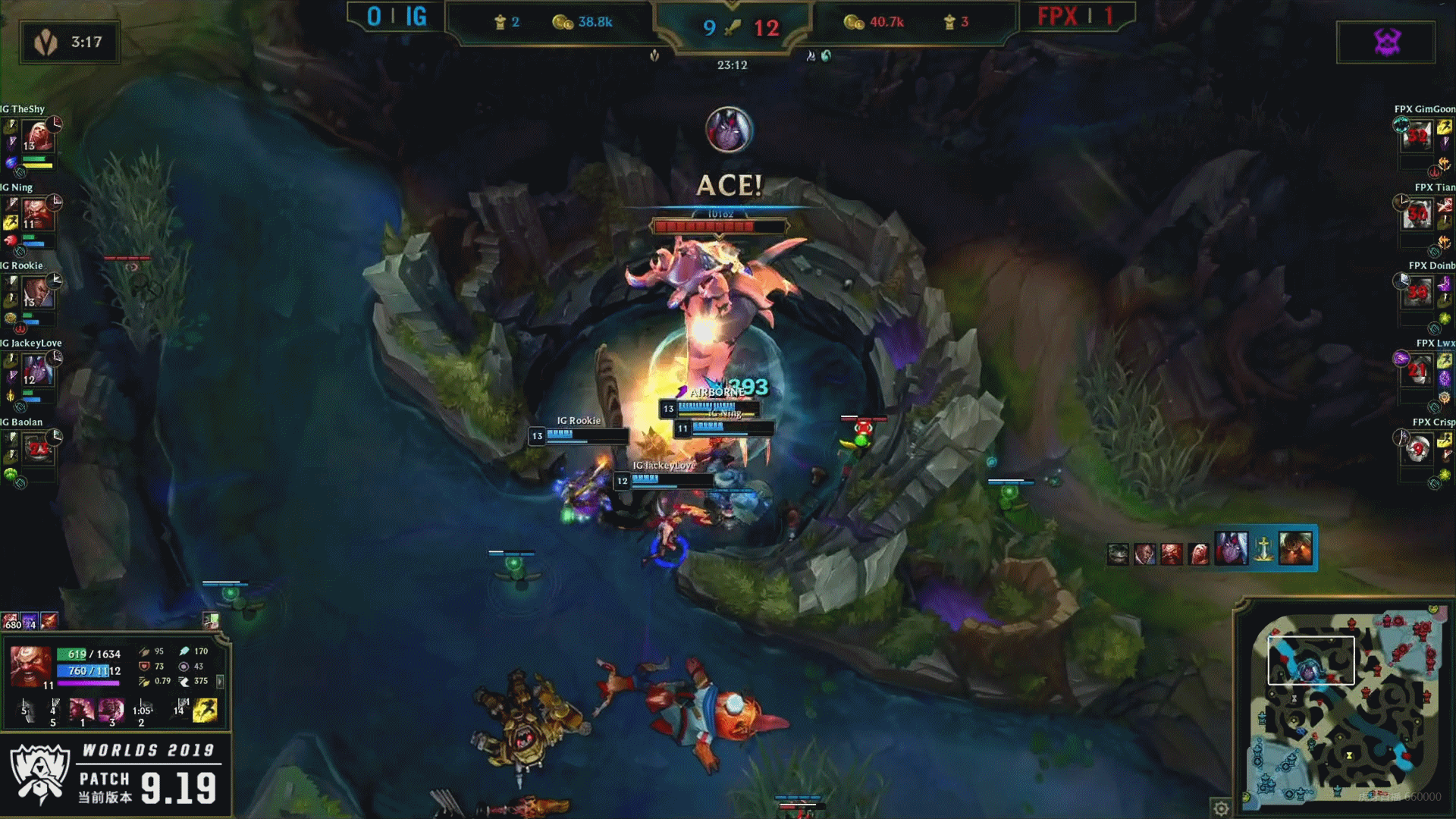Screen dimensions: 1456x819
Task: Choose FPX Tian's champion portrait
Action: [x=1417, y=215]
